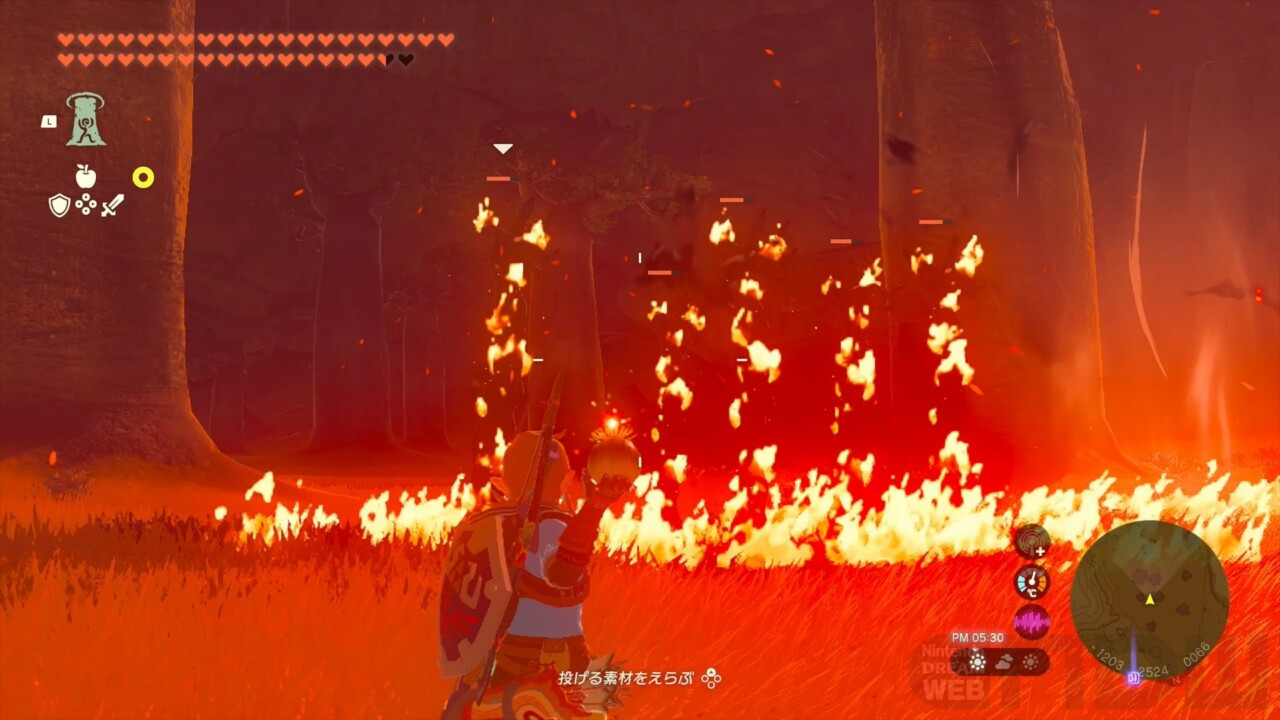Screen dimensions: 1280x720
Task: Show the weather forecast panel
Action: coord(1003,661)
